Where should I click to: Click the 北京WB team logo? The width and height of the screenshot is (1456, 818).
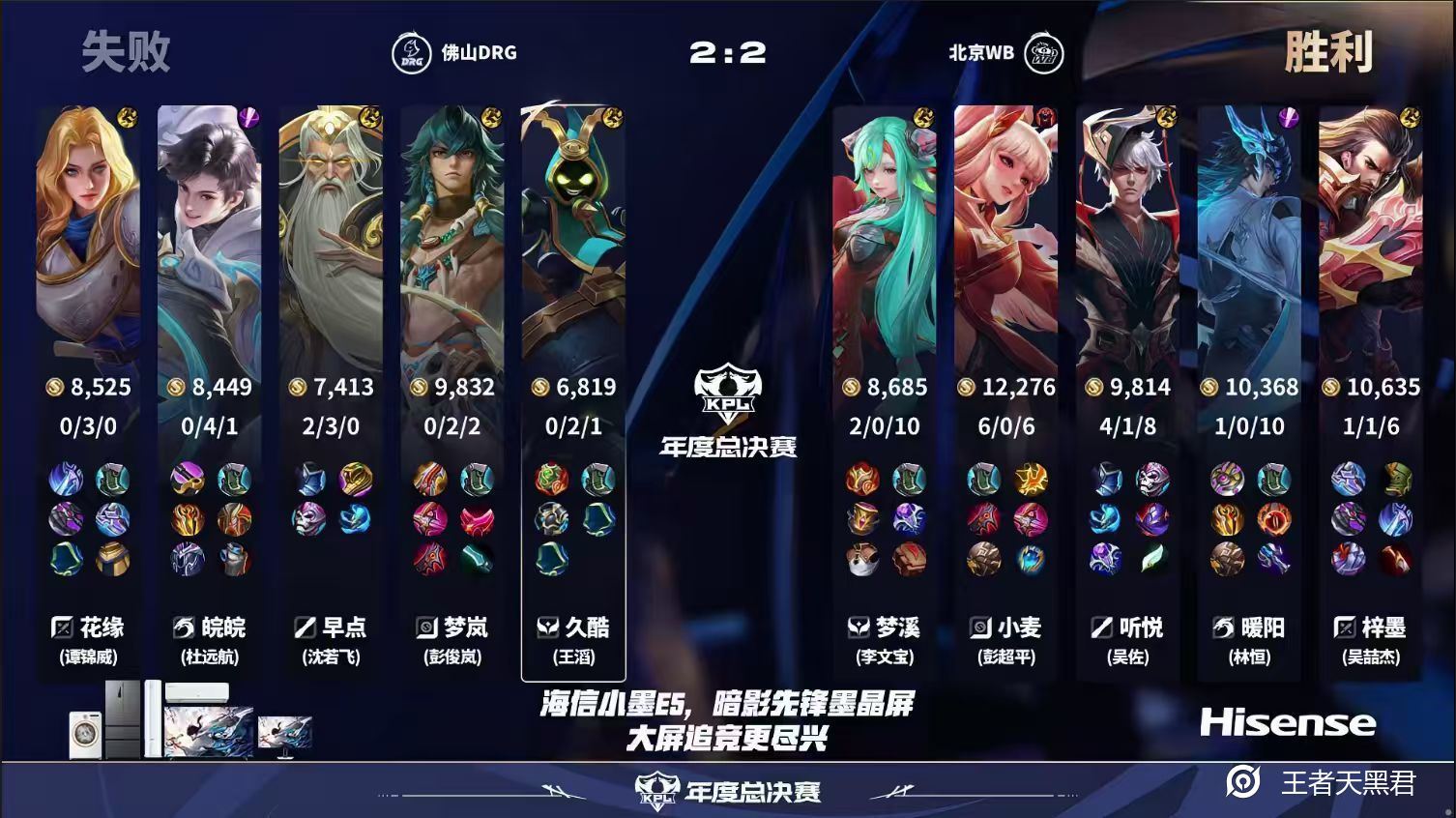coord(1045,55)
